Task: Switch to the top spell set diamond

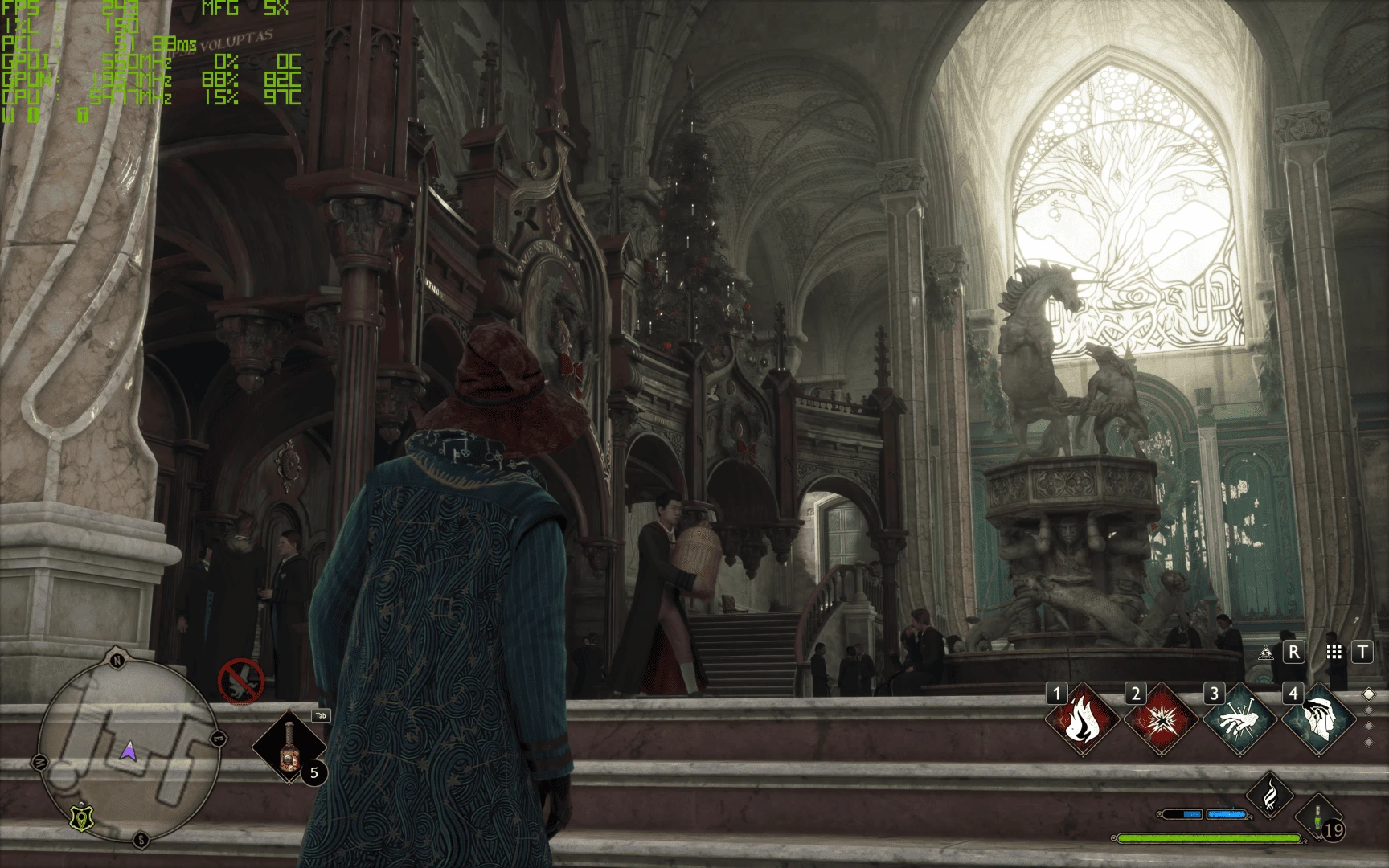Action: point(1370,694)
